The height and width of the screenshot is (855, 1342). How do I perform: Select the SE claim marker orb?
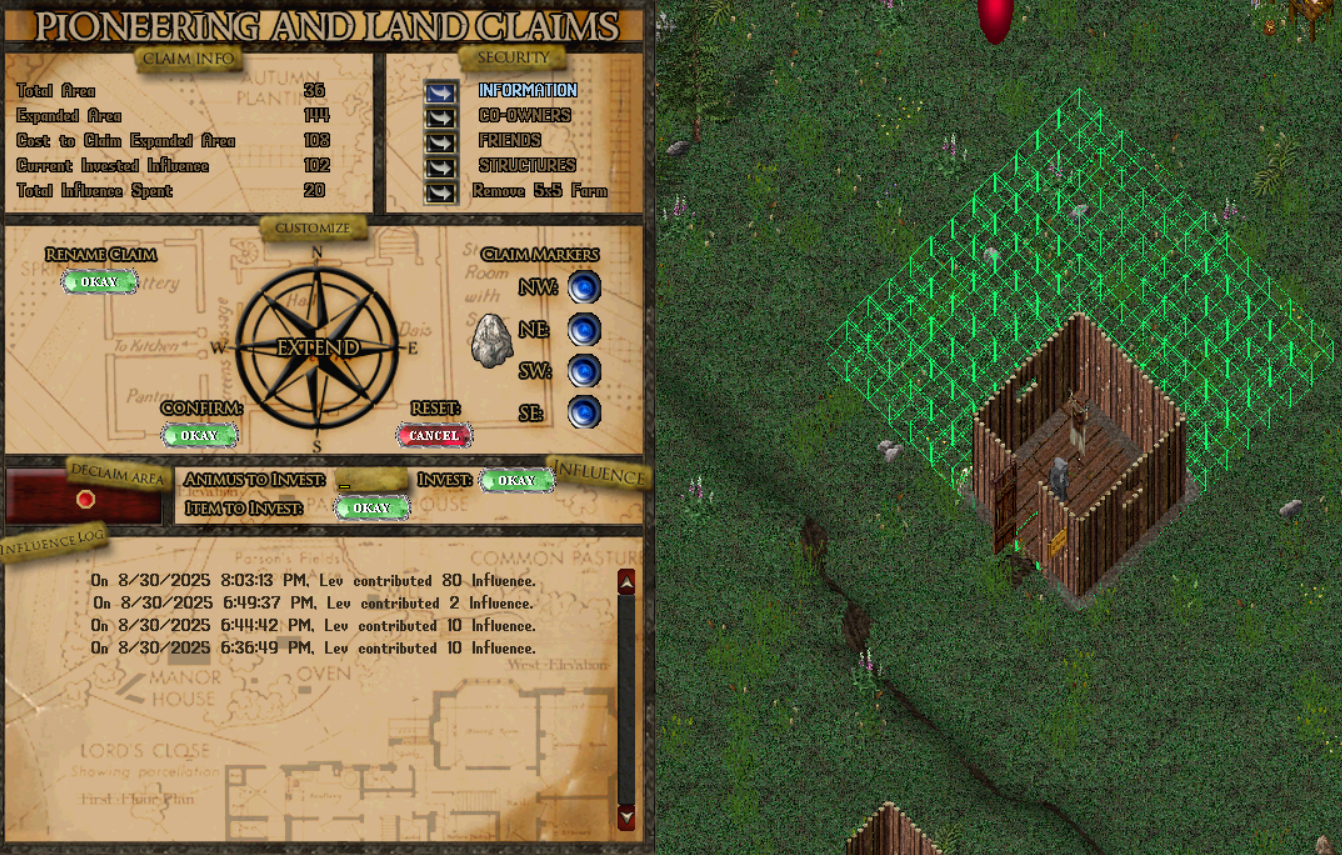coord(584,412)
